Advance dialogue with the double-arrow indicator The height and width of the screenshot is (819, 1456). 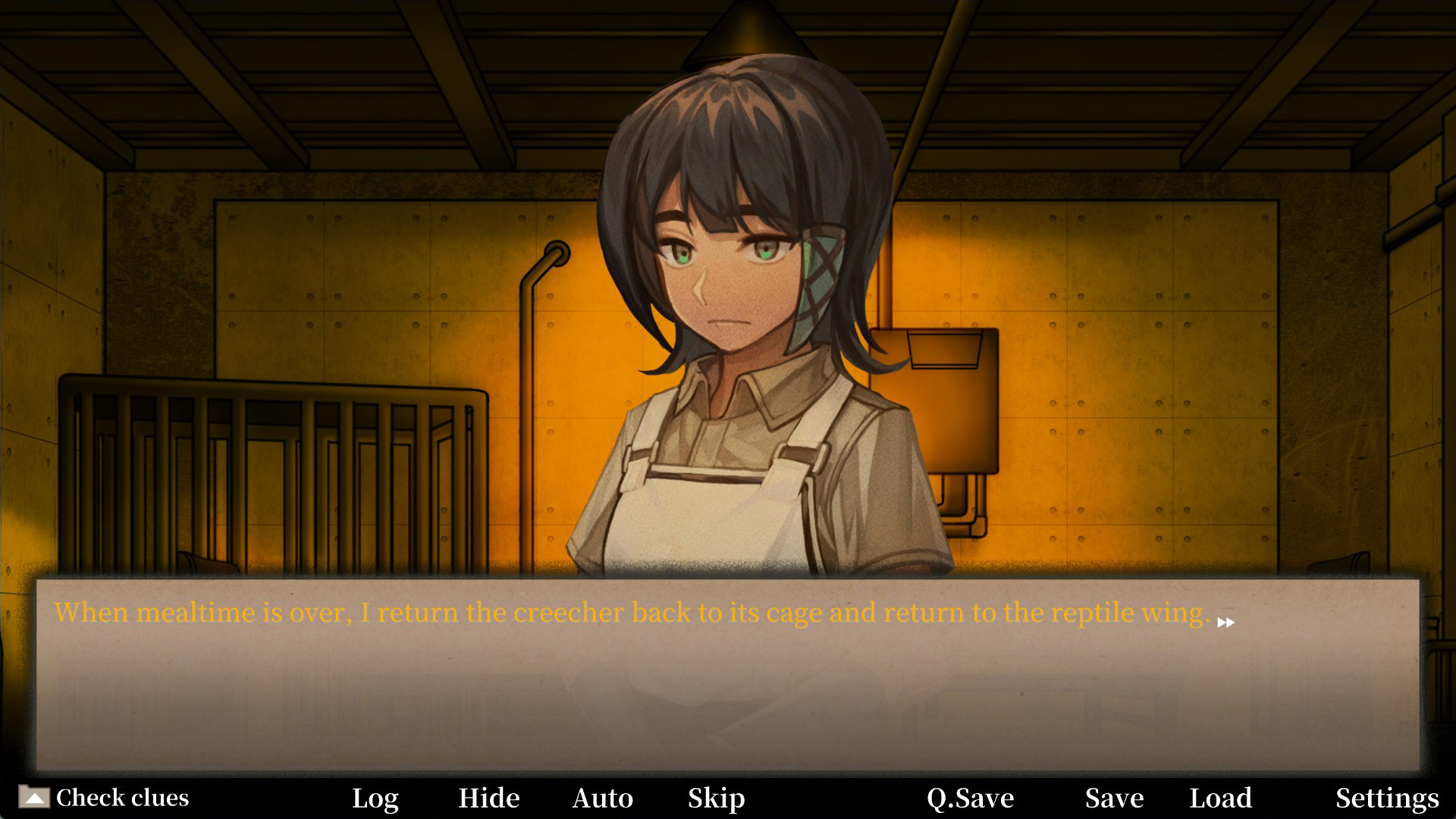[x=1225, y=623]
